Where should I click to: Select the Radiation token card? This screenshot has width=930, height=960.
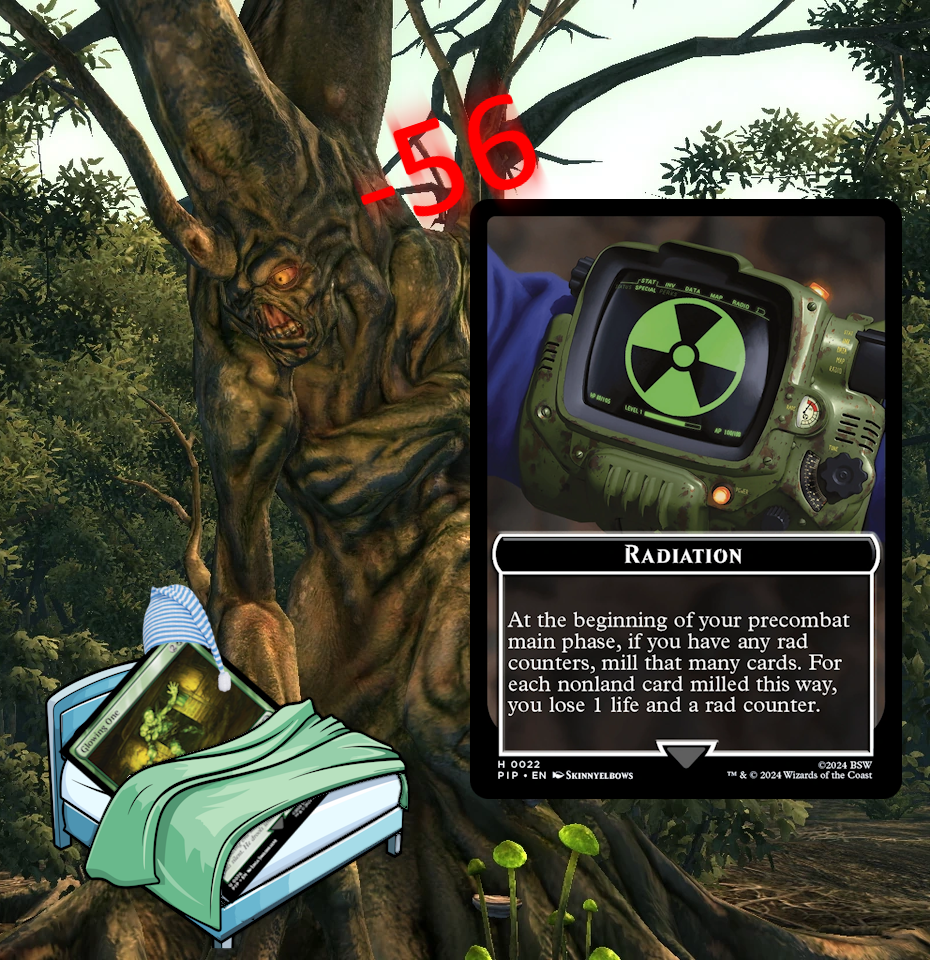[x=685, y=498]
